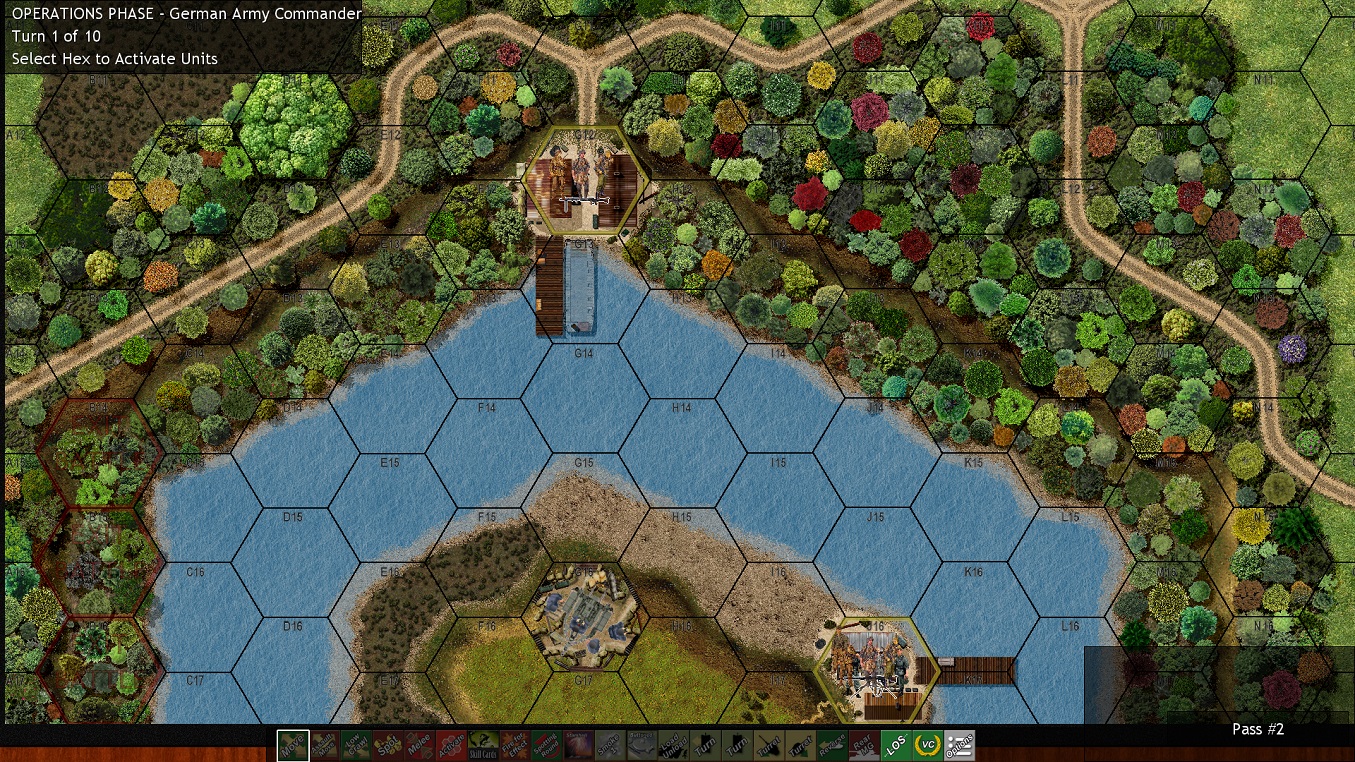Select the Move order icon
1355x762 pixels.
coord(293,745)
